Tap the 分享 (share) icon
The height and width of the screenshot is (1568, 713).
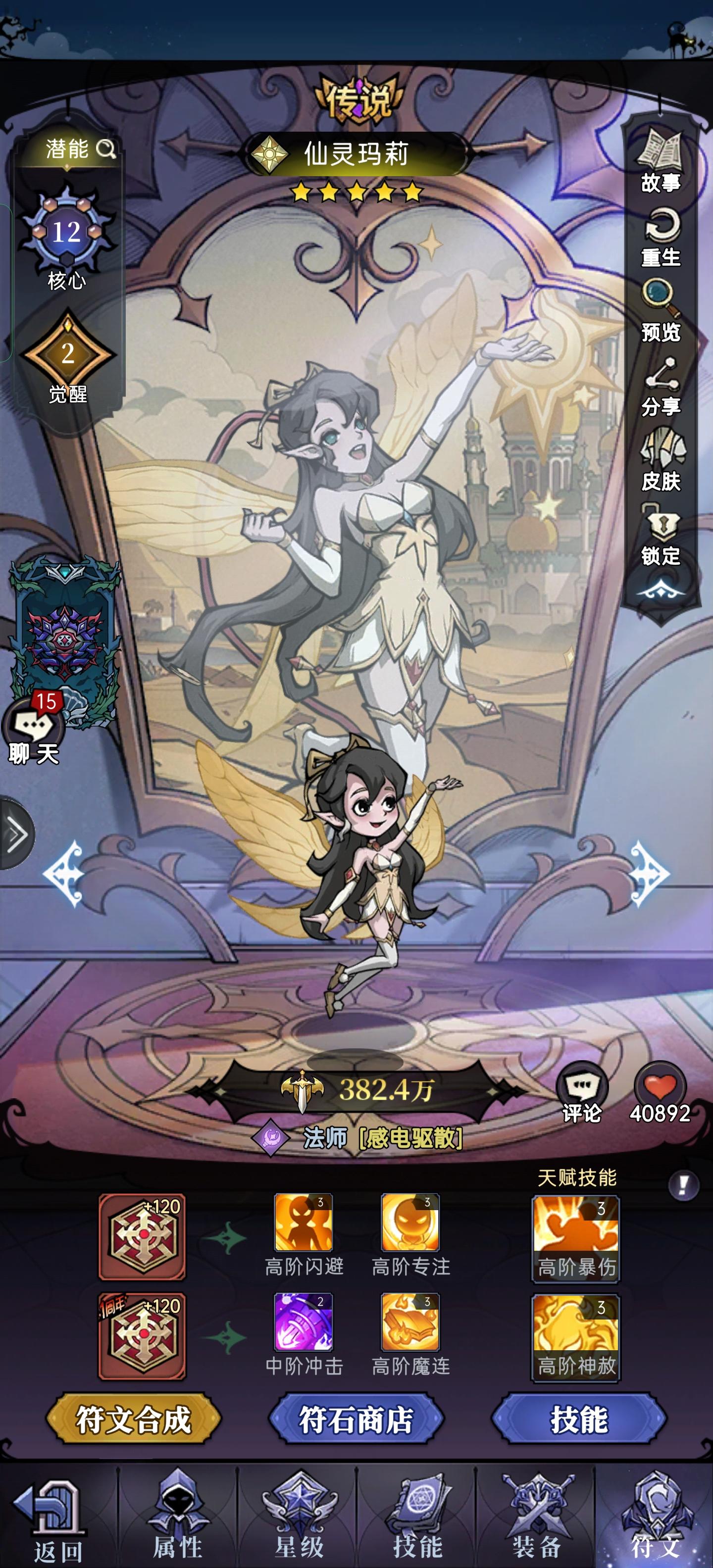pos(661,375)
